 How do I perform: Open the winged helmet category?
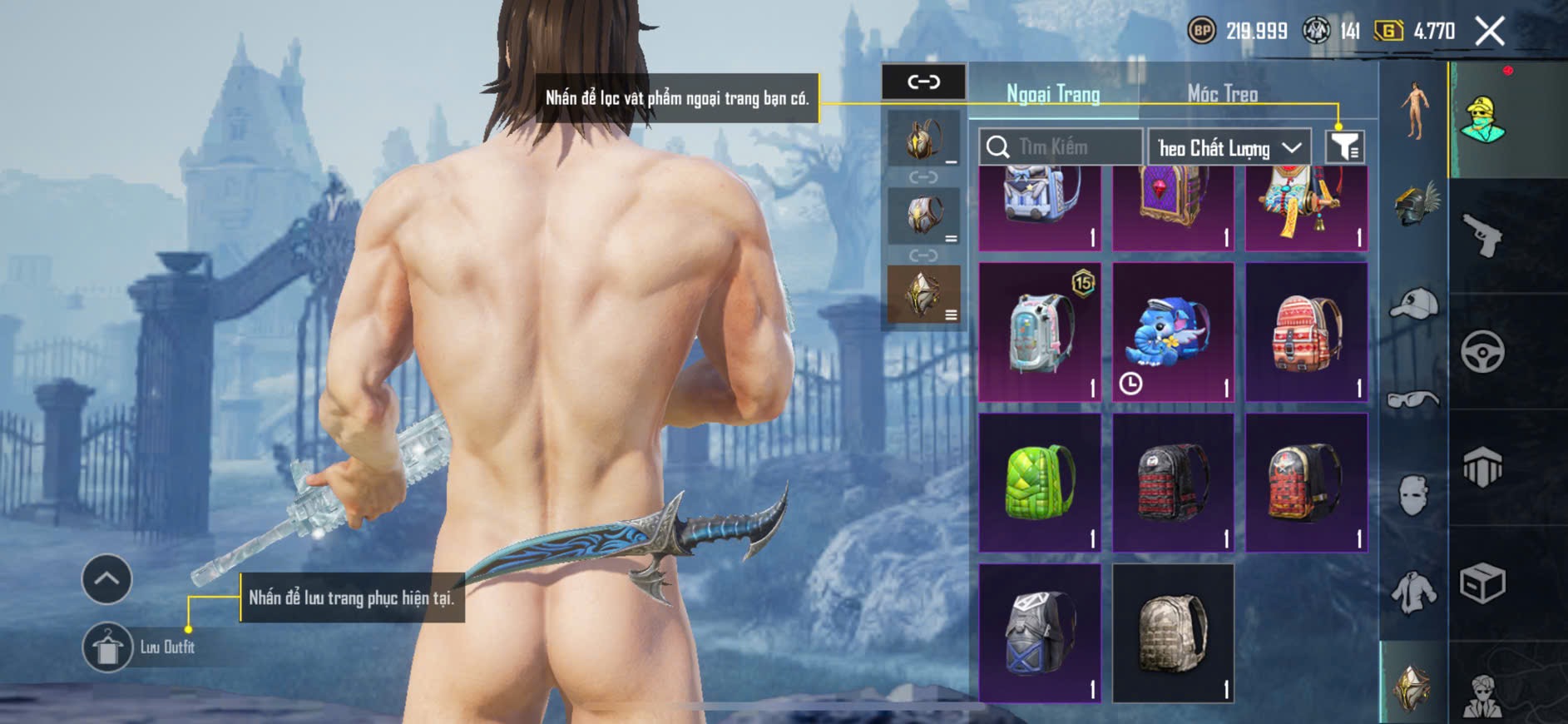[1415, 205]
